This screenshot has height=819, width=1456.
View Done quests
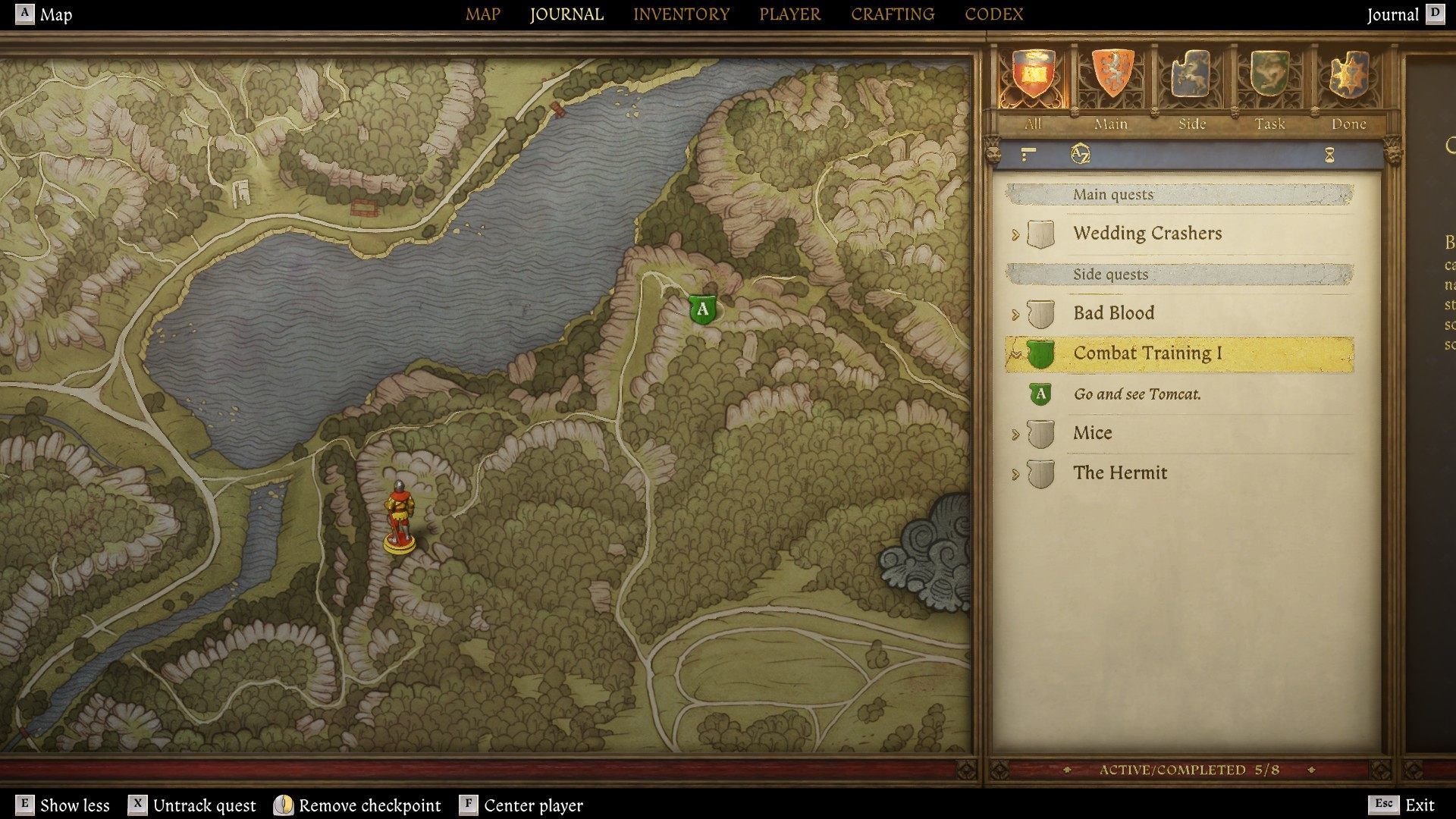coord(1348,74)
